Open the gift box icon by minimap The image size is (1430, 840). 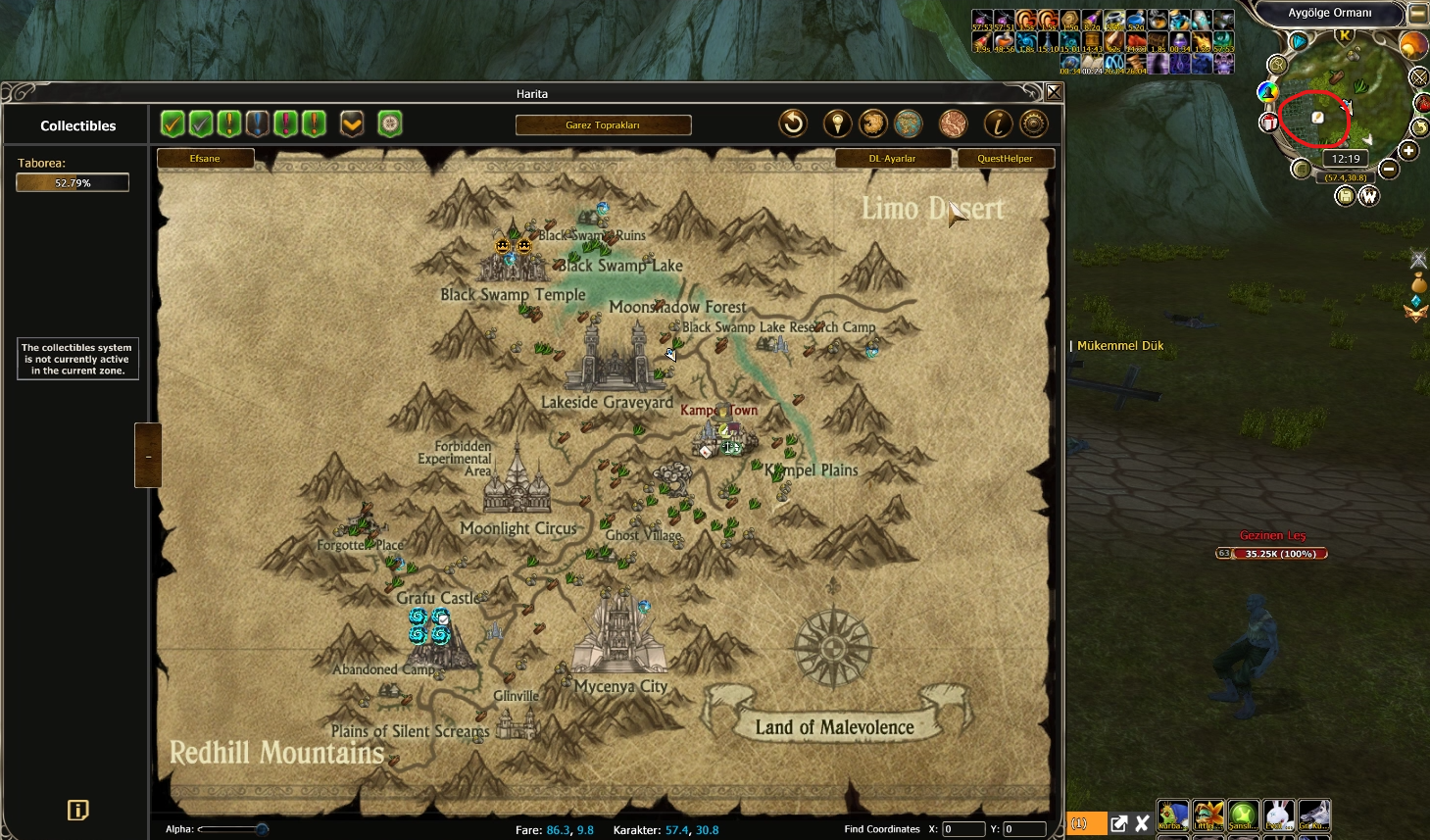click(x=1269, y=123)
